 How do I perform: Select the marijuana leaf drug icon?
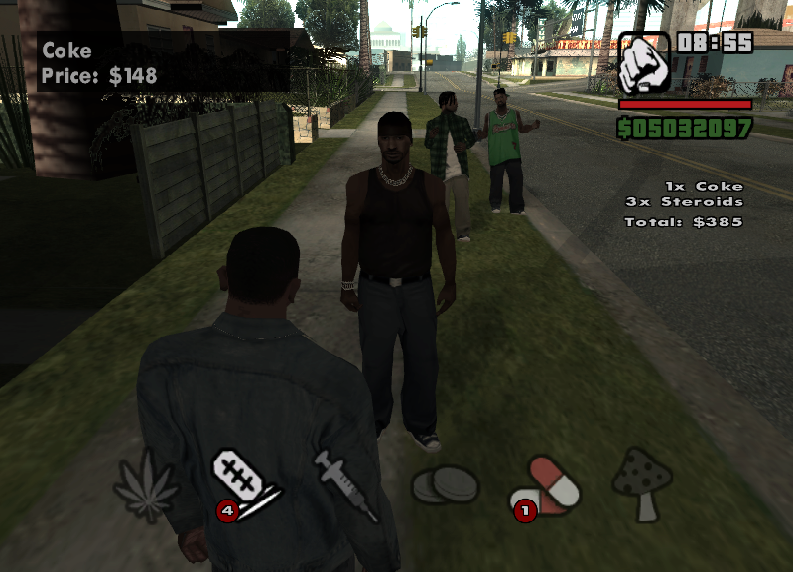(146, 486)
